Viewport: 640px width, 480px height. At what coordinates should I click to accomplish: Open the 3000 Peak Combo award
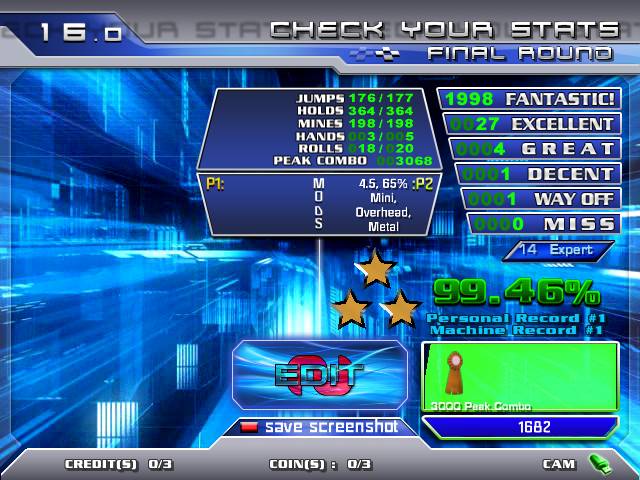pos(520,377)
